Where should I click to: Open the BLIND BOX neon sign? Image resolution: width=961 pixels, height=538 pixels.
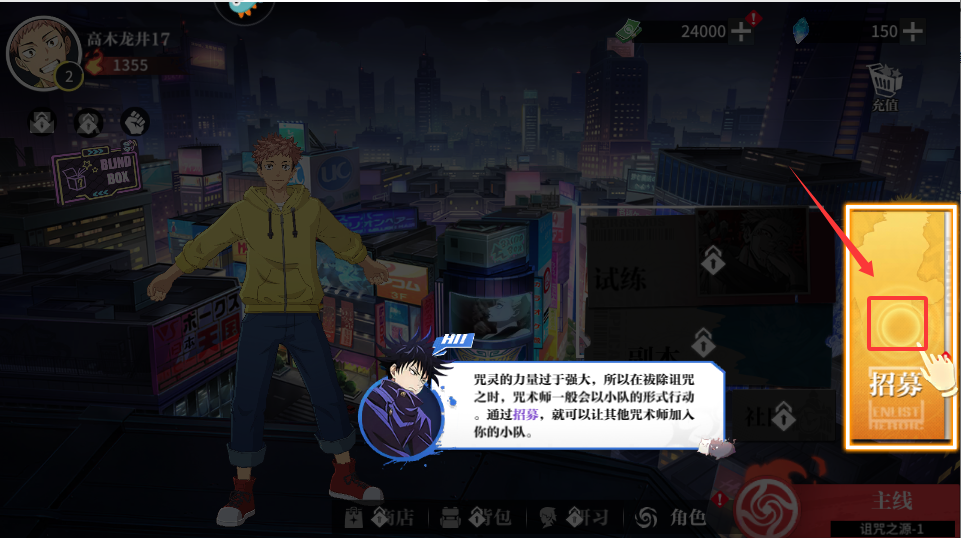[x=95, y=171]
